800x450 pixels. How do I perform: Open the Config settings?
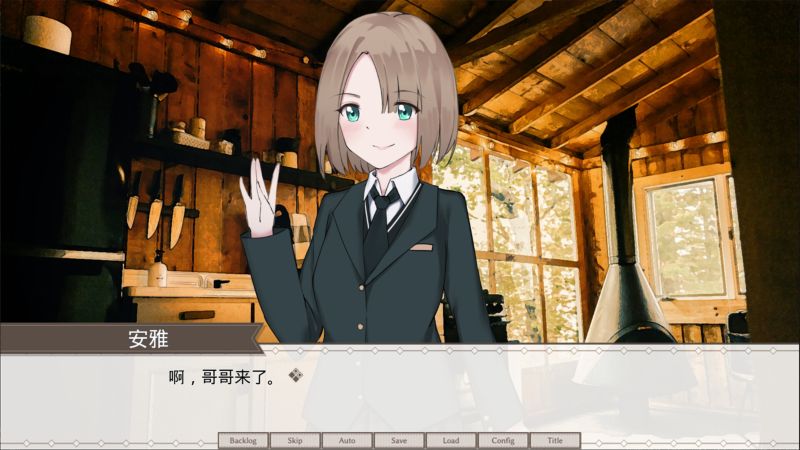[503, 440]
